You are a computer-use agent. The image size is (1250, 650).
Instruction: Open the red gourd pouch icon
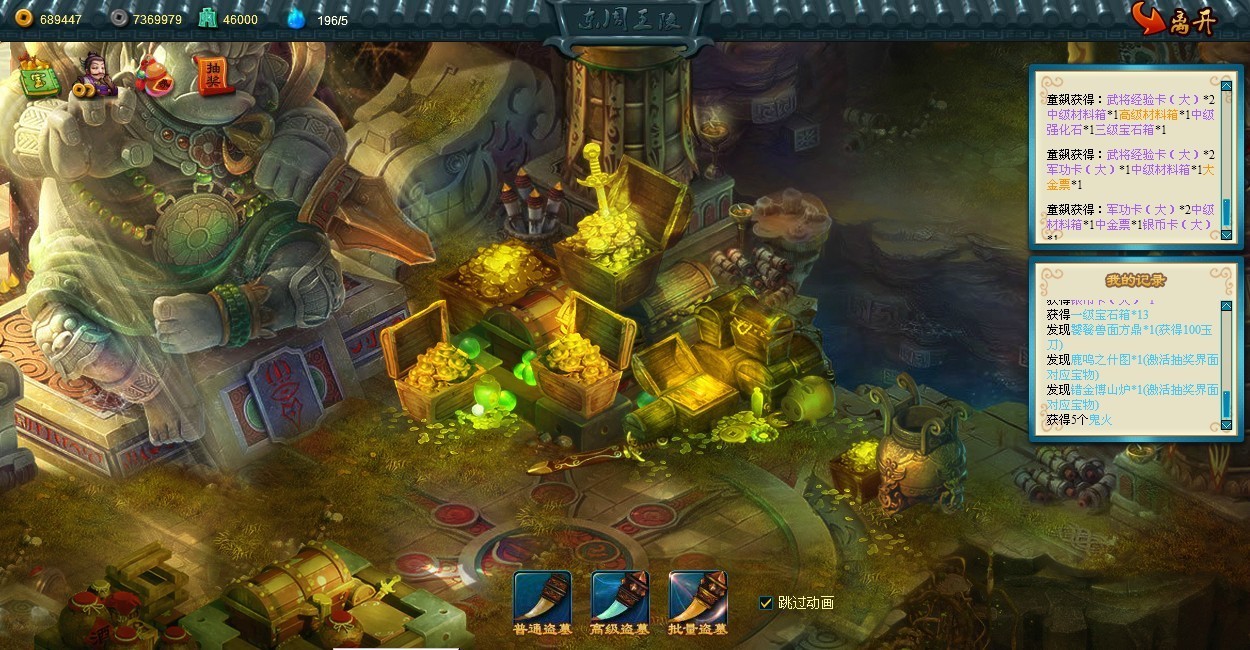pos(155,76)
